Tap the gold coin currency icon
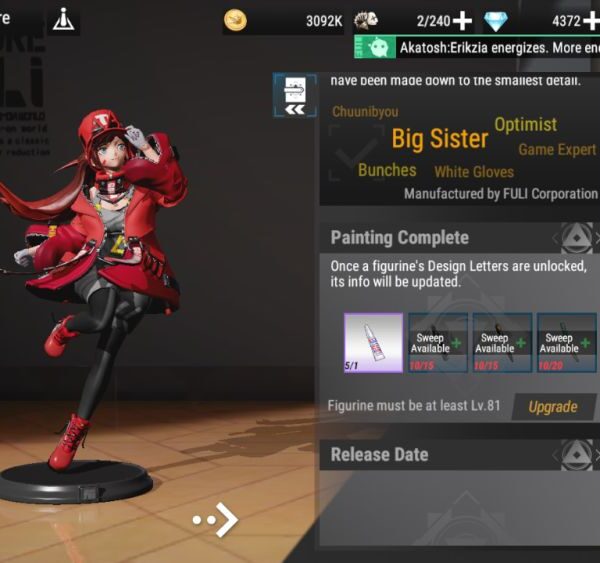This screenshot has height=563, width=600. click(236, 20)
